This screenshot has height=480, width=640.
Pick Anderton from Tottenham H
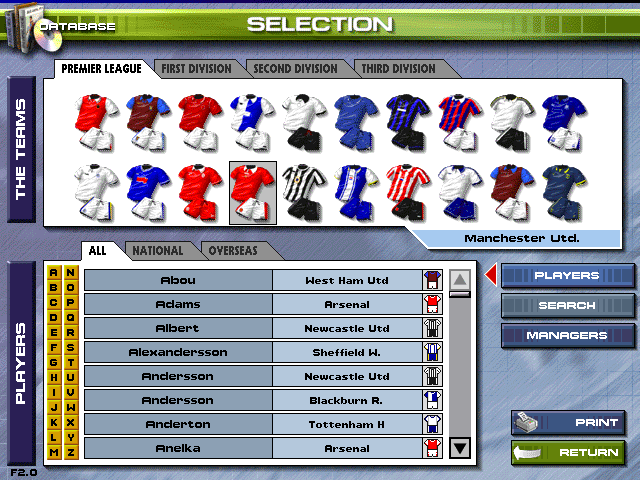tap(177, 424)
